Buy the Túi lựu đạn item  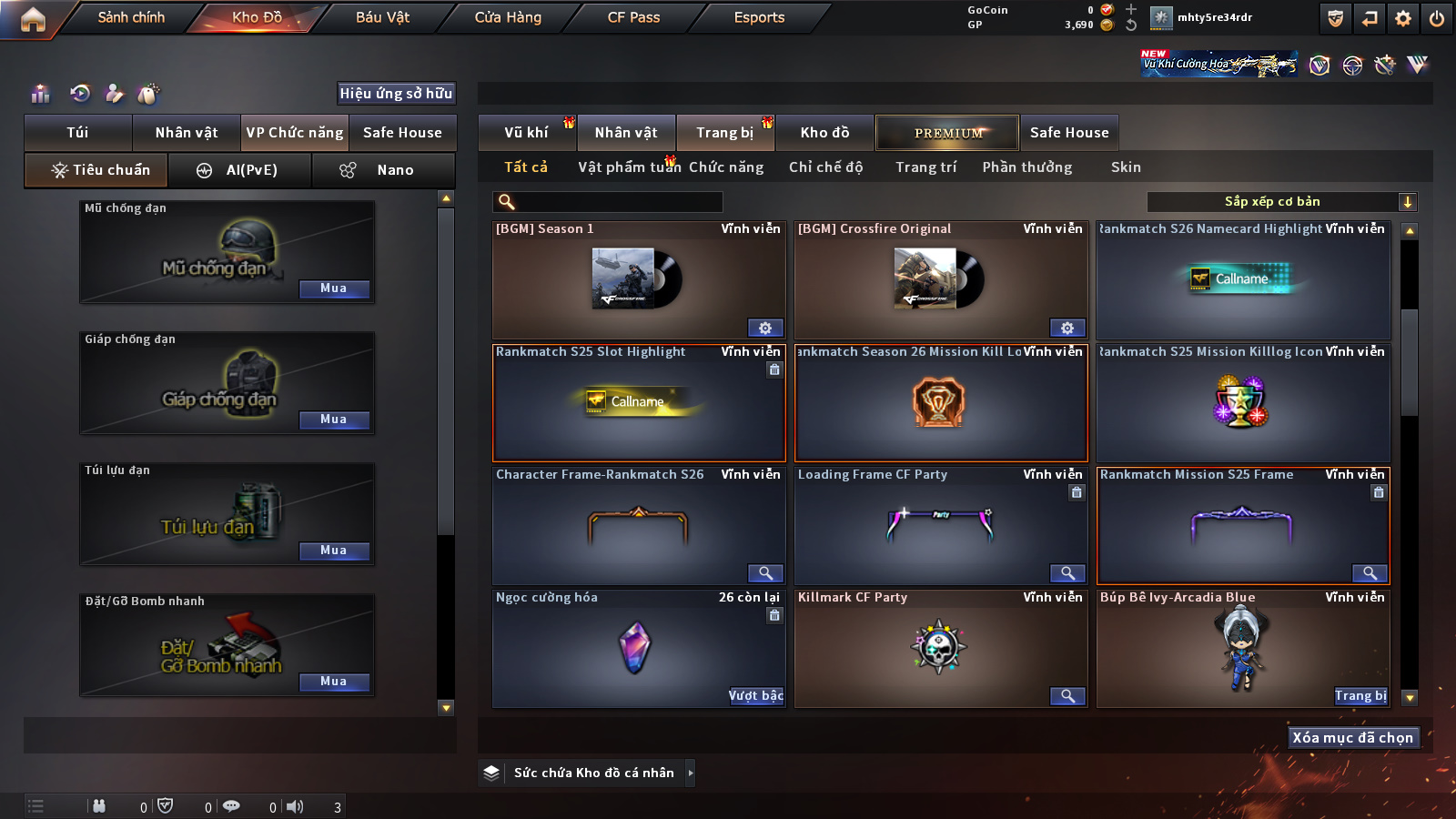pos(333,551)
